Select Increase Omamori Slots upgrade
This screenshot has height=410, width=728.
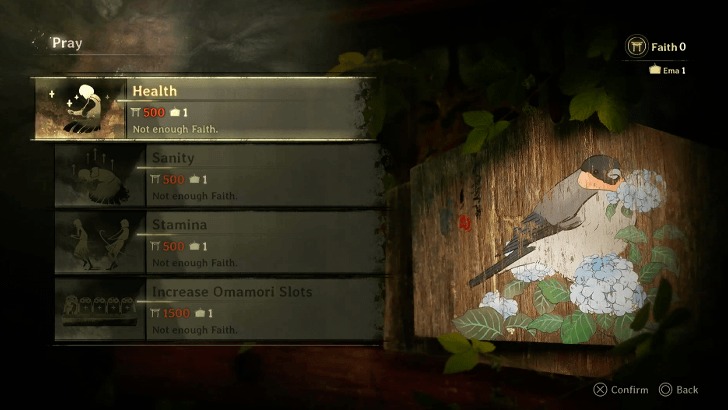[218, 309]
